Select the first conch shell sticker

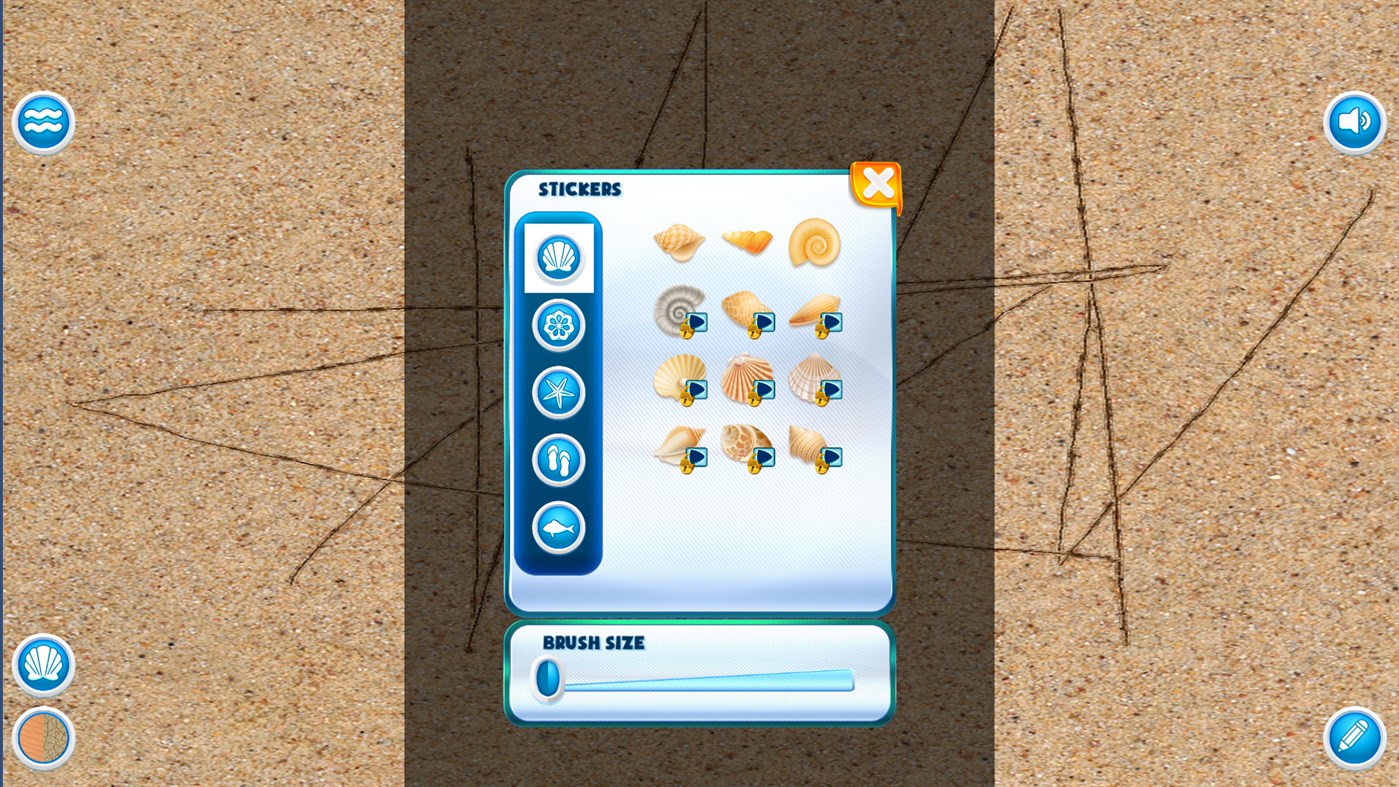point(680,240)
